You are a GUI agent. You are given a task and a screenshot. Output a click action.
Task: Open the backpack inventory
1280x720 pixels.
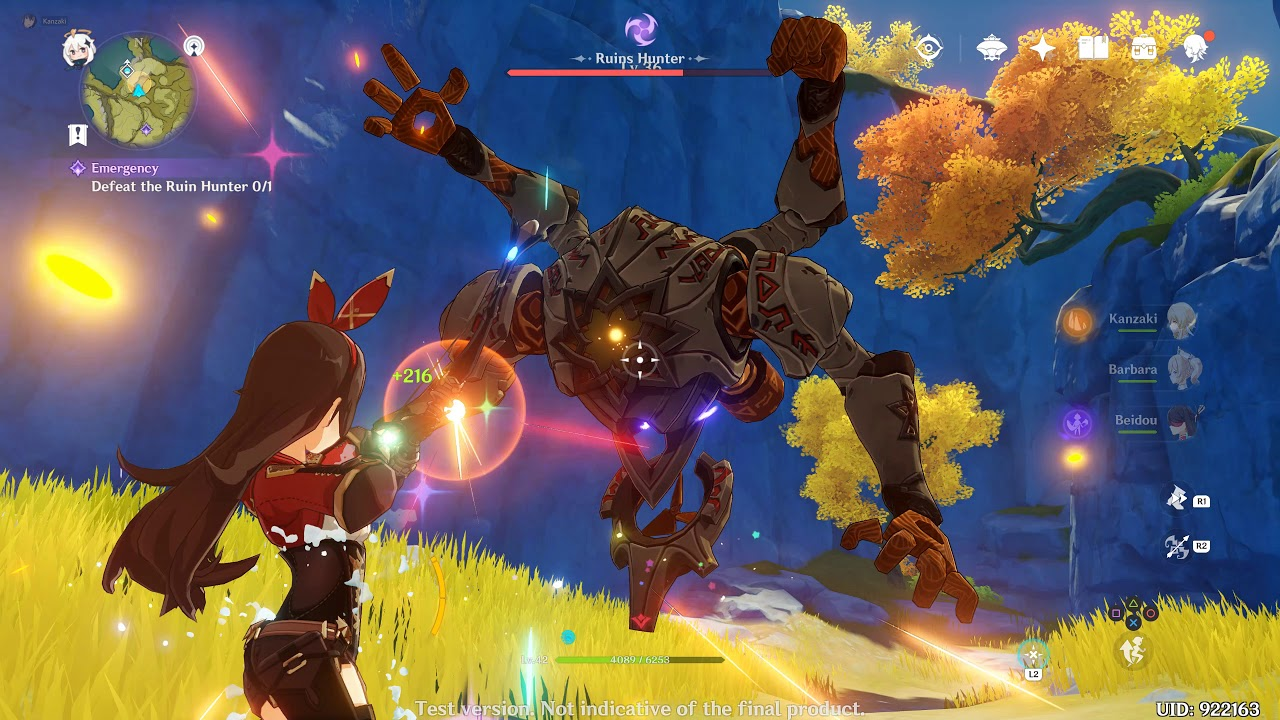click(x=1144, y=48)
